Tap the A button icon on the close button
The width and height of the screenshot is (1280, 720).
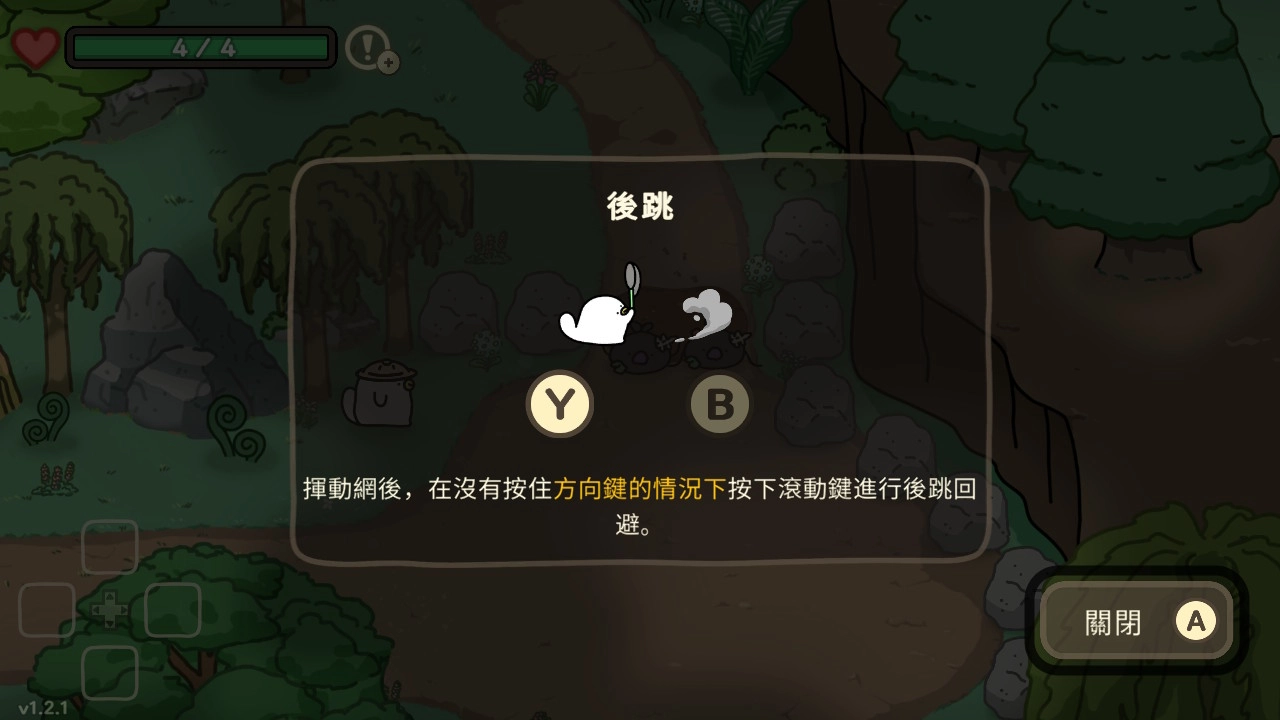click(x=1195, y=622)
